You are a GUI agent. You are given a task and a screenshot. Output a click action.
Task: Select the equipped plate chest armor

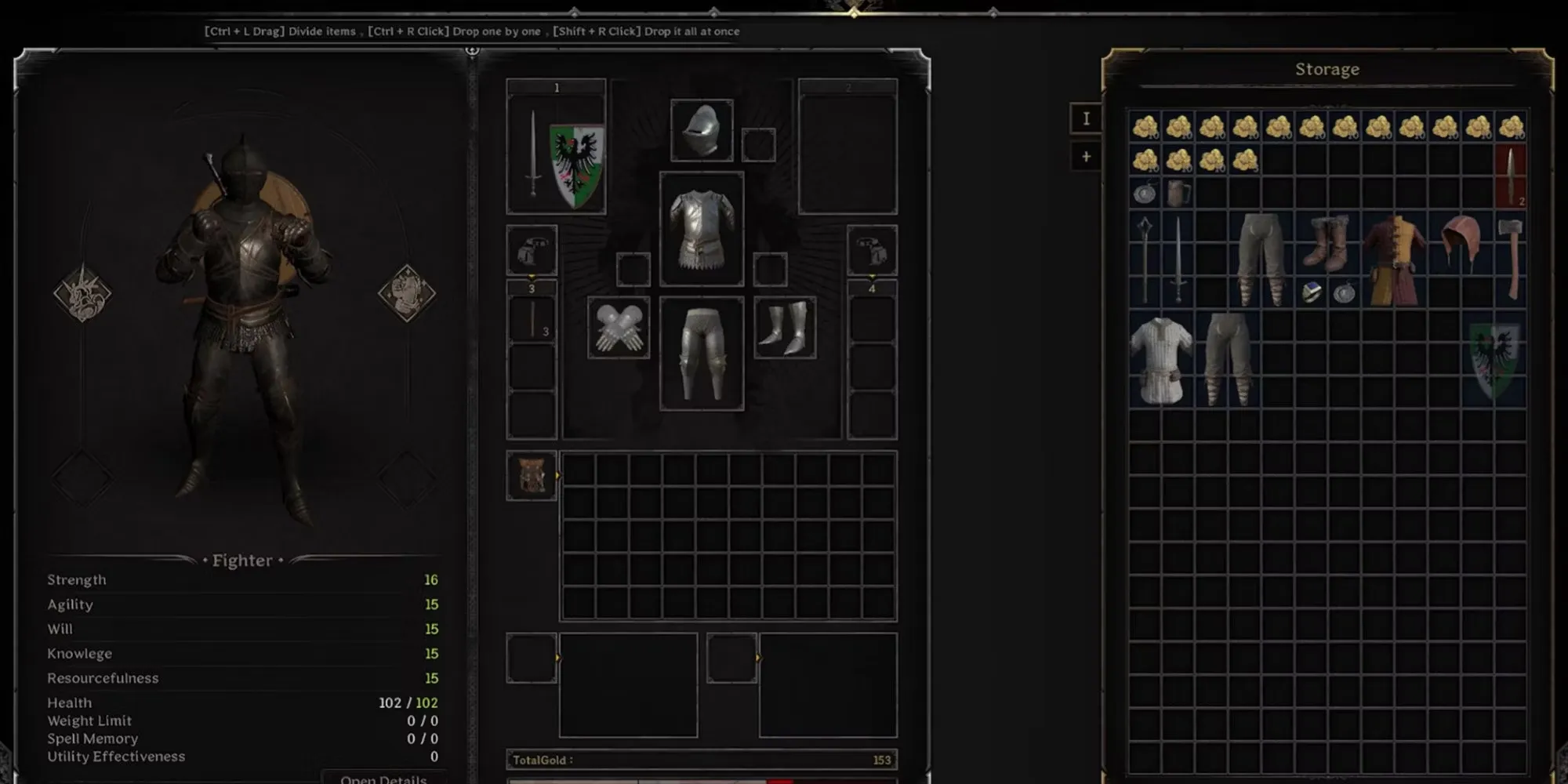[702, 229]
